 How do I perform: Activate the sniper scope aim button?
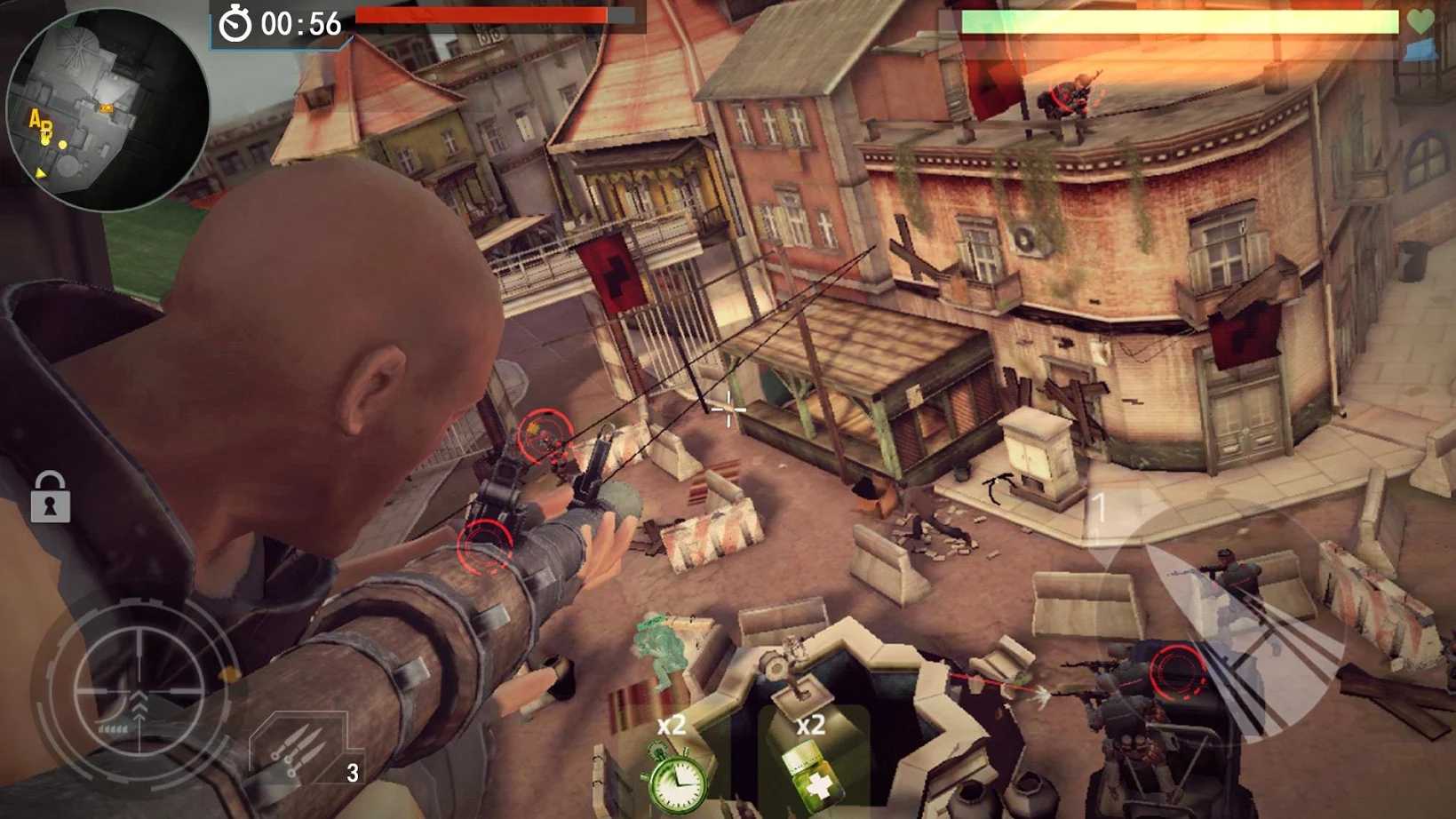138,690
